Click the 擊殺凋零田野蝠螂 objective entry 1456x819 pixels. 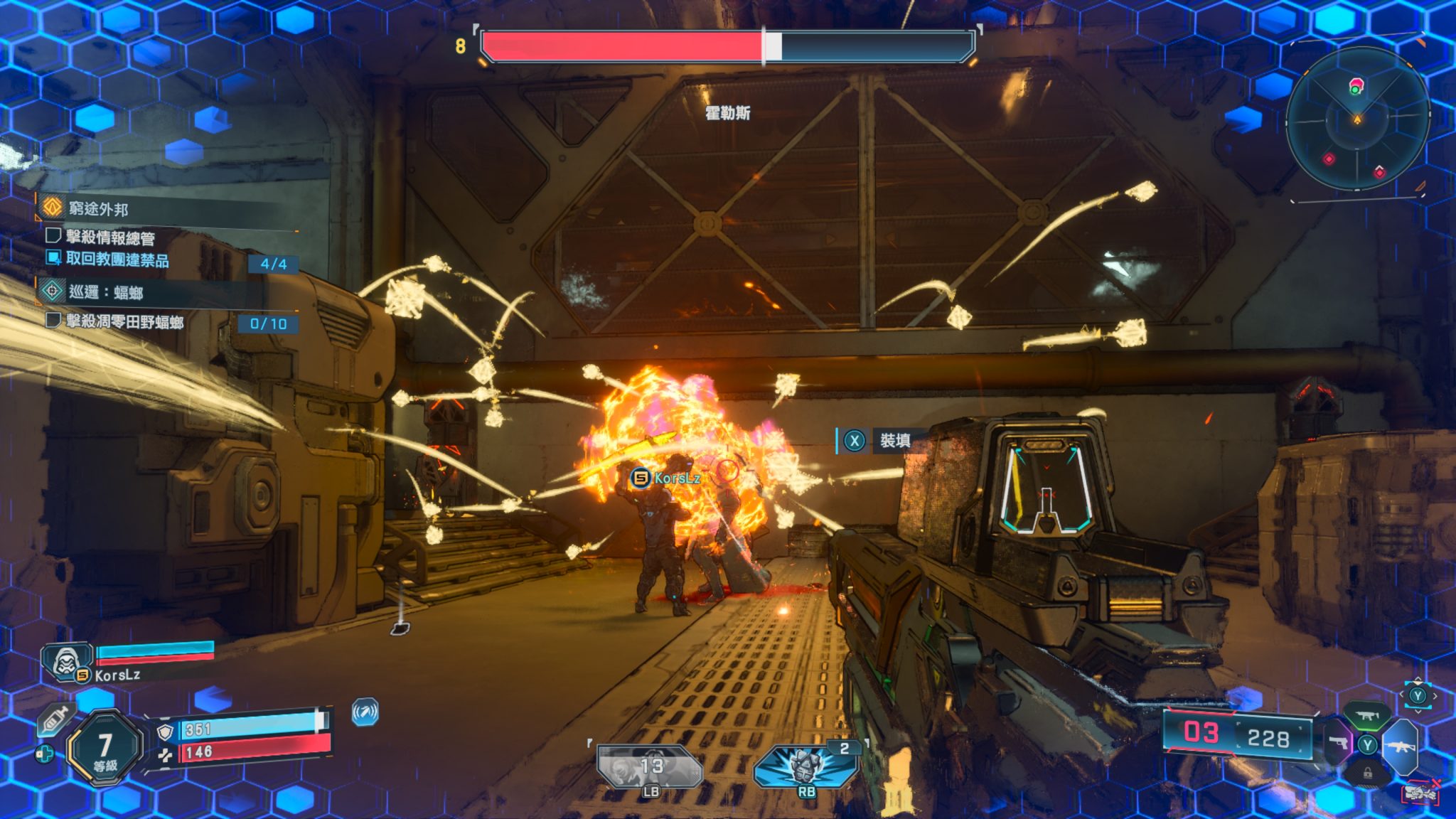tap(124, 322)
